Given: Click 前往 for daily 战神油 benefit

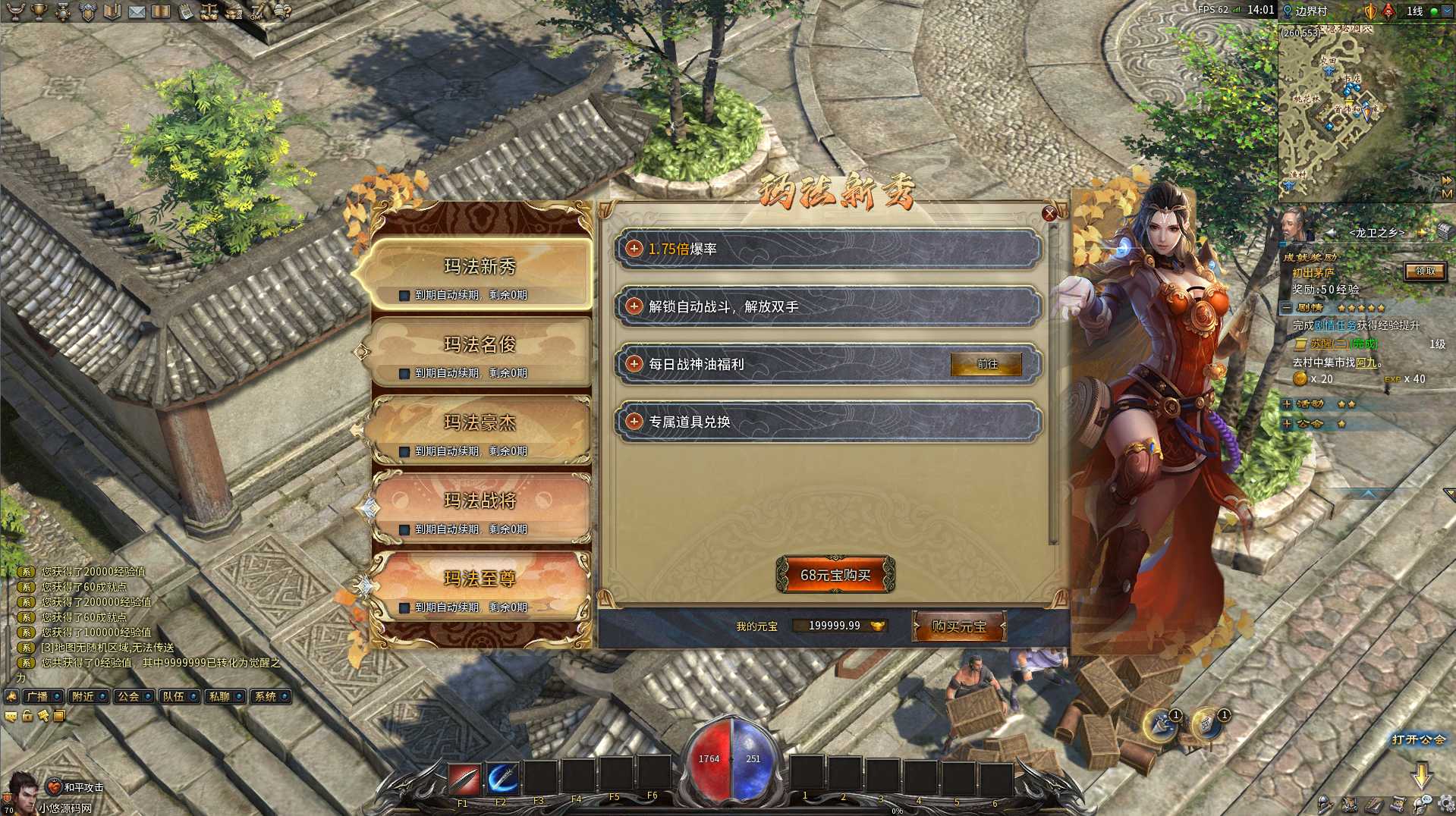Looking at the screenshot, I should 986,365.
